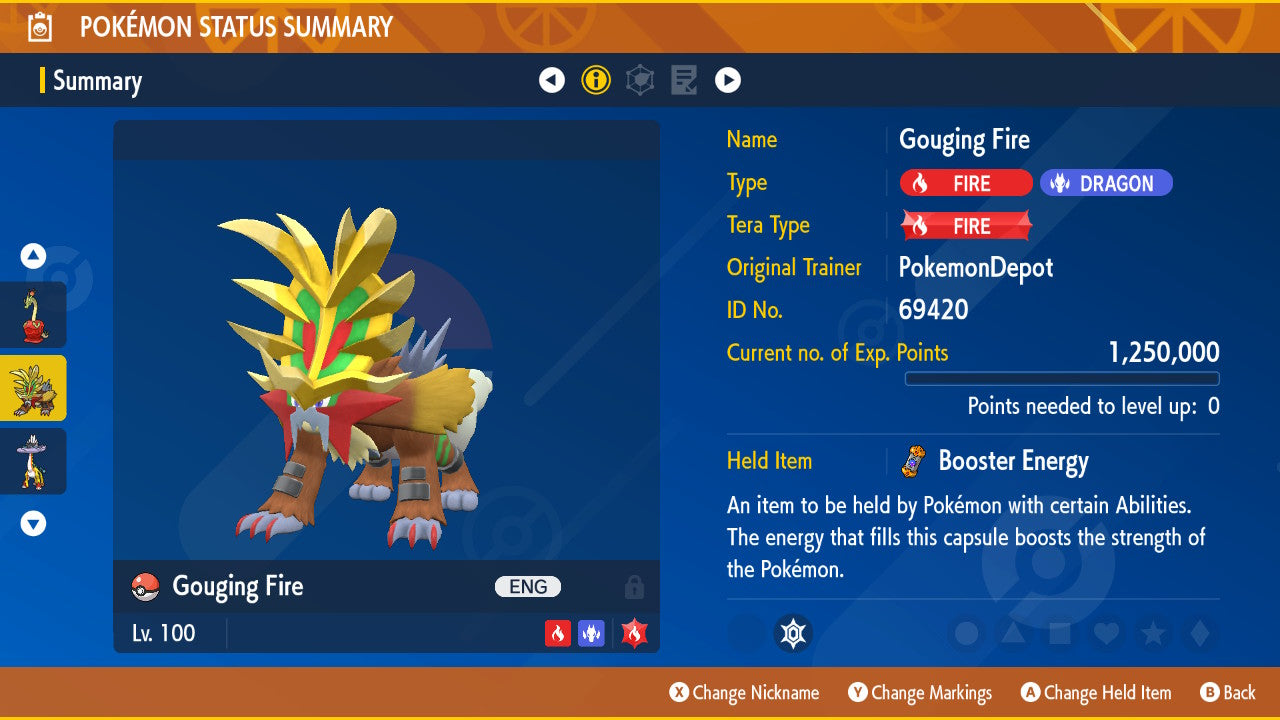This screenshot has height=720, width=1280.
Task: Switch to the hexagon stats tab
Action: pyautogui.click(x=640, y=80)
